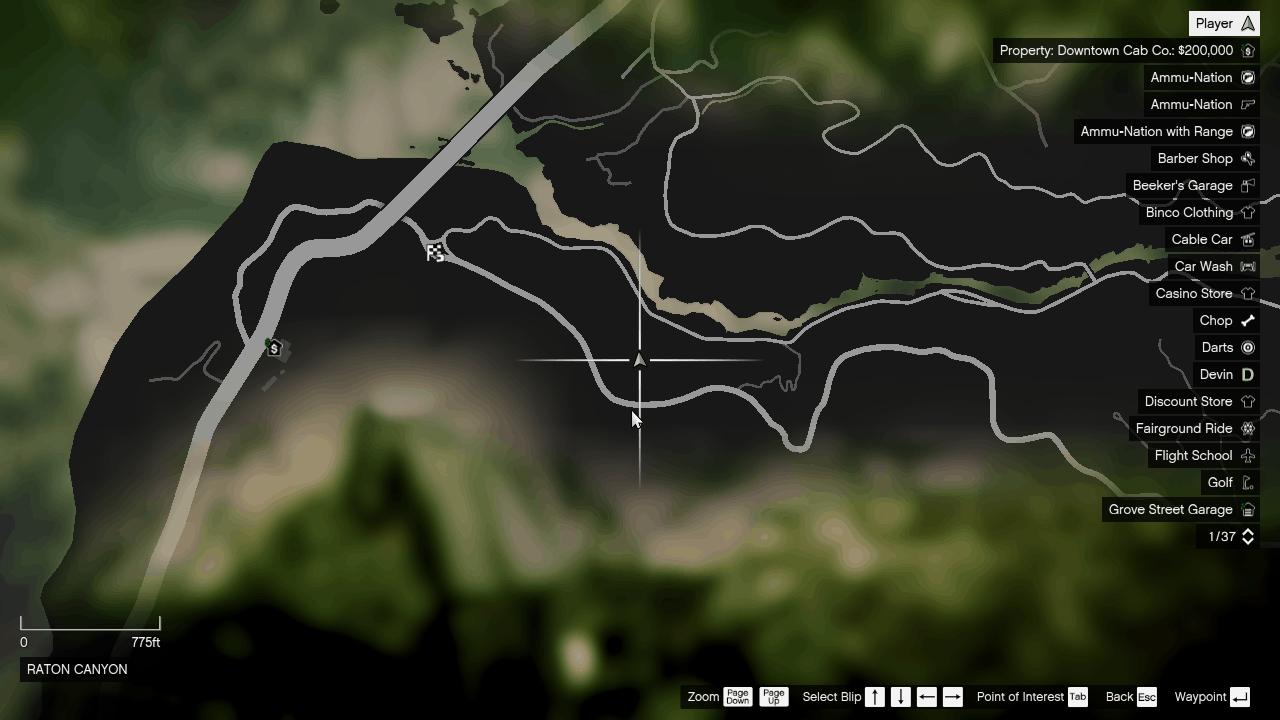
Task: Switch to the Player tab
Action: coord(1222,22)
